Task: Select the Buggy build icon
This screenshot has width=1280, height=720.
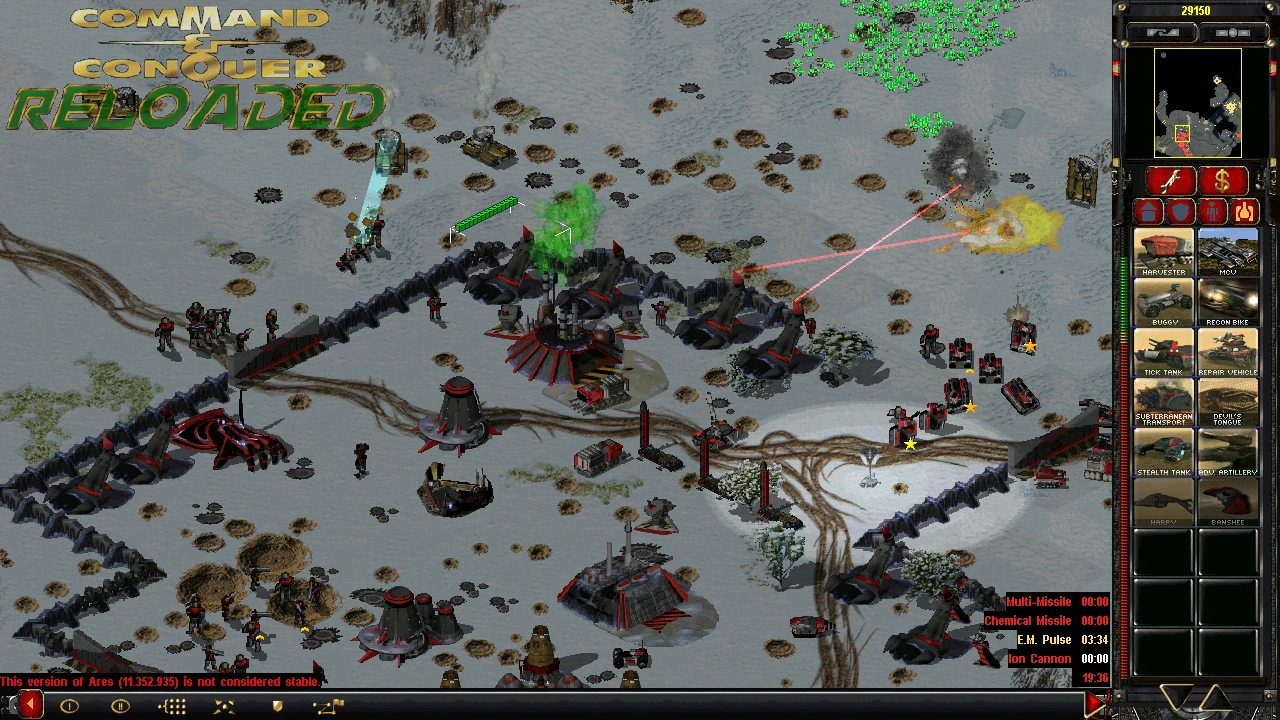Action: [1163, 302]
